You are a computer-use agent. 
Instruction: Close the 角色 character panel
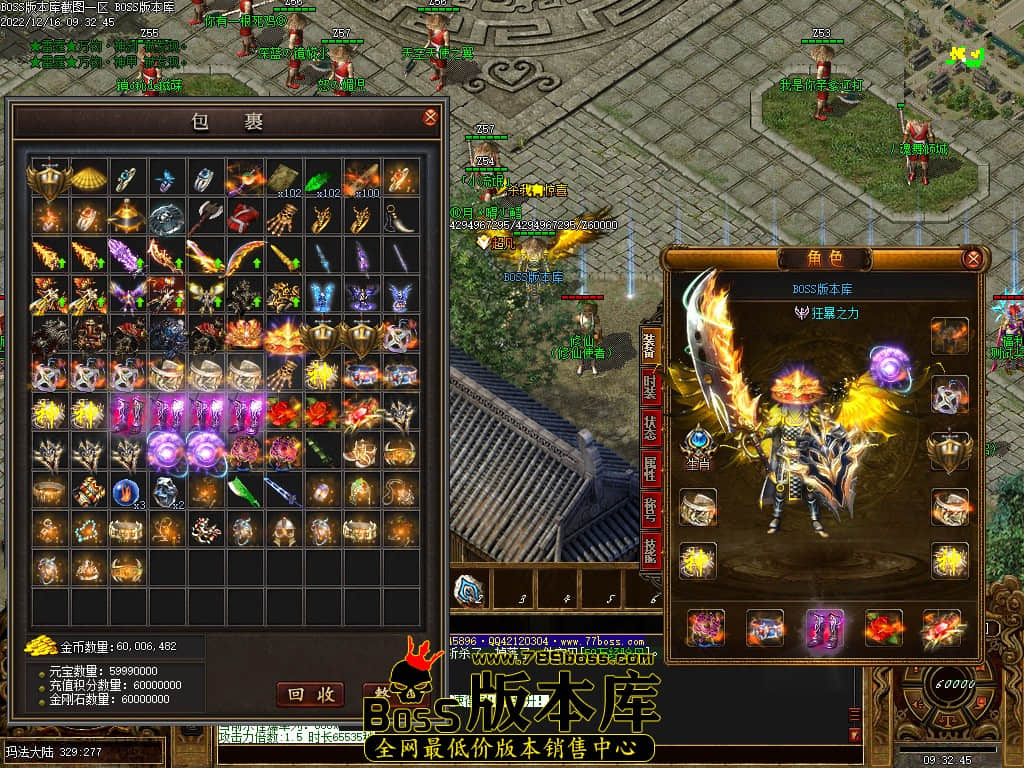[972, 259]
